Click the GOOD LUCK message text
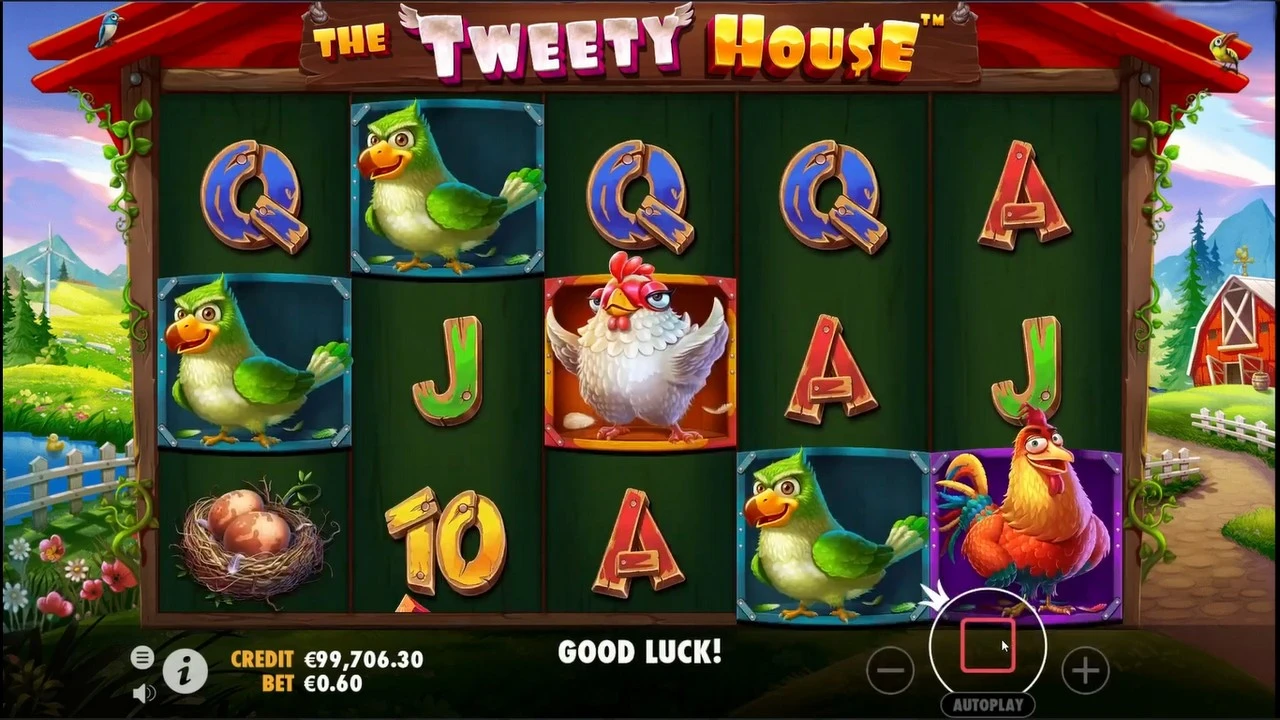The height and width of the screenshot is (720, 1280). pos(639,652)
